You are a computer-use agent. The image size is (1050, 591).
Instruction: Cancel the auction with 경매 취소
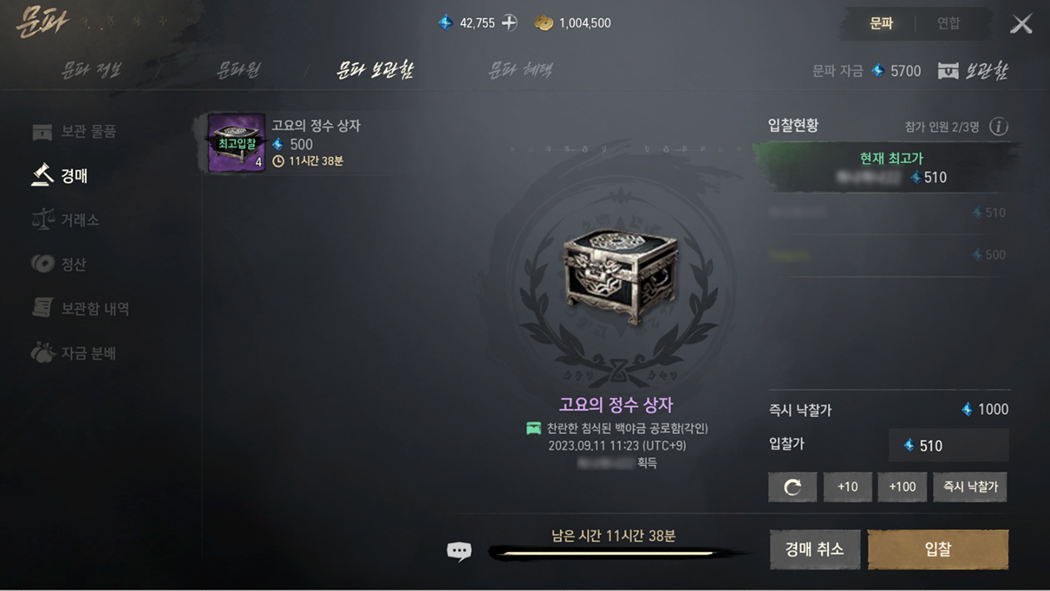click(x=814, y=549)
